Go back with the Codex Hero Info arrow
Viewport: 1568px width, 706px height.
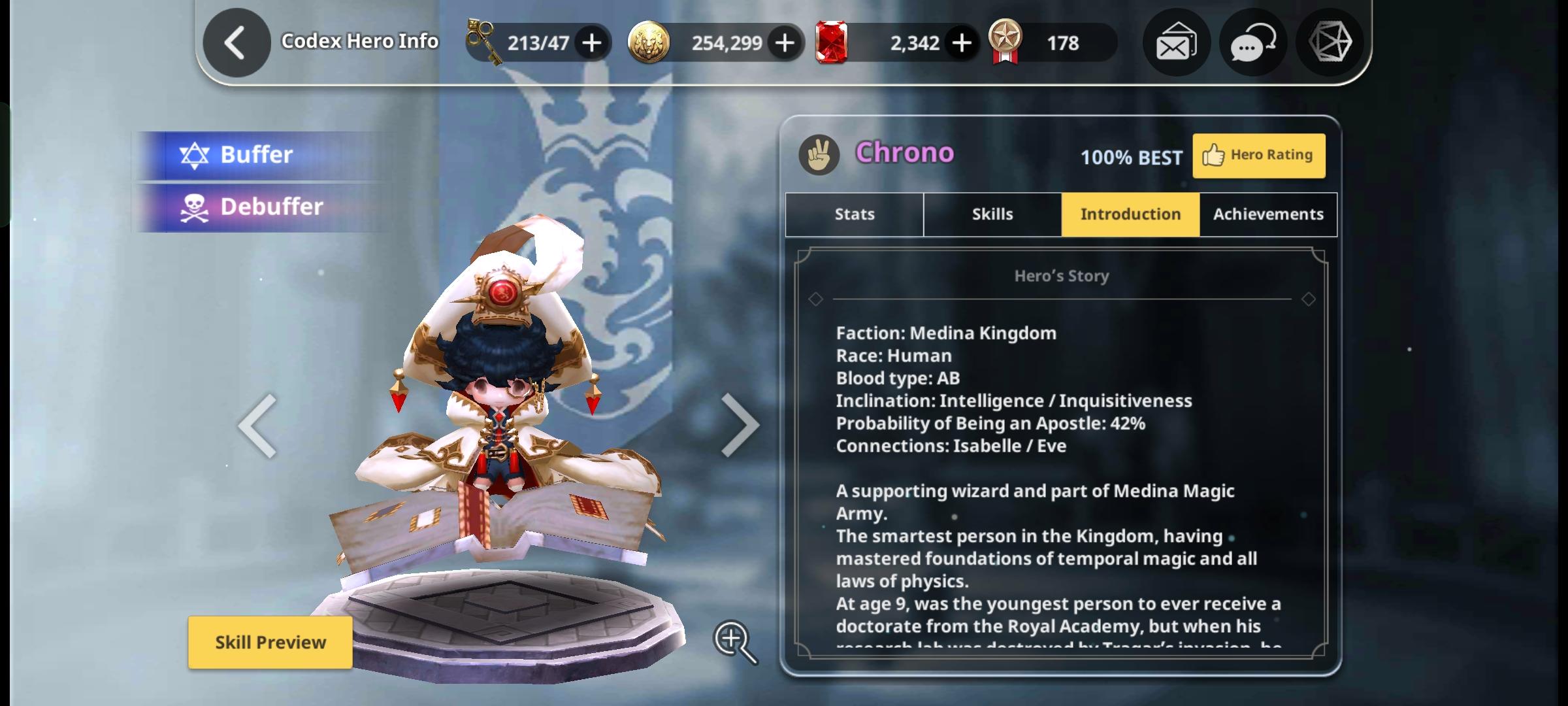(x=235, y=42)
